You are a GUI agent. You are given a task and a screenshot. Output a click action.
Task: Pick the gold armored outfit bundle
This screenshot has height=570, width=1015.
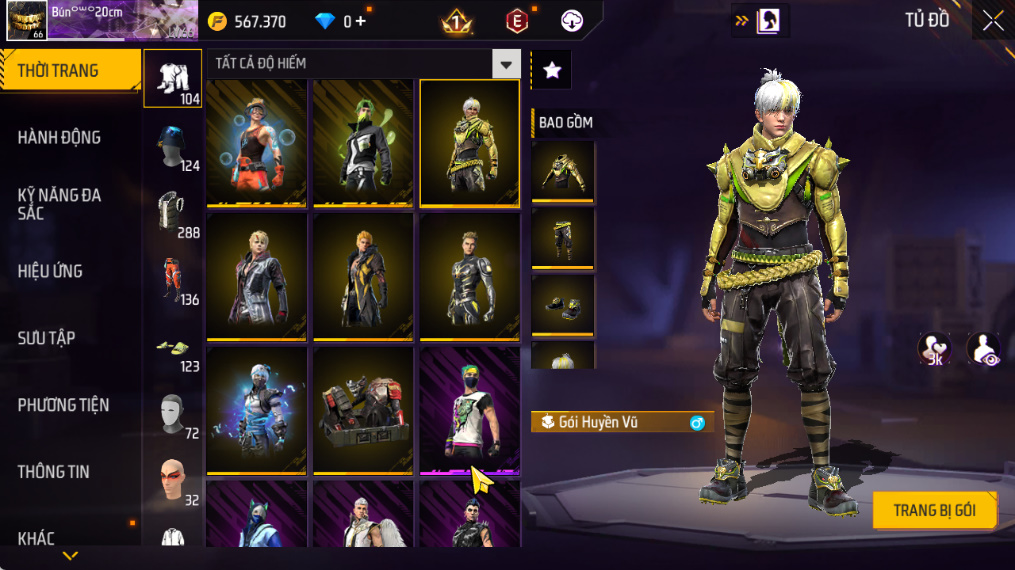pos(469,142)
